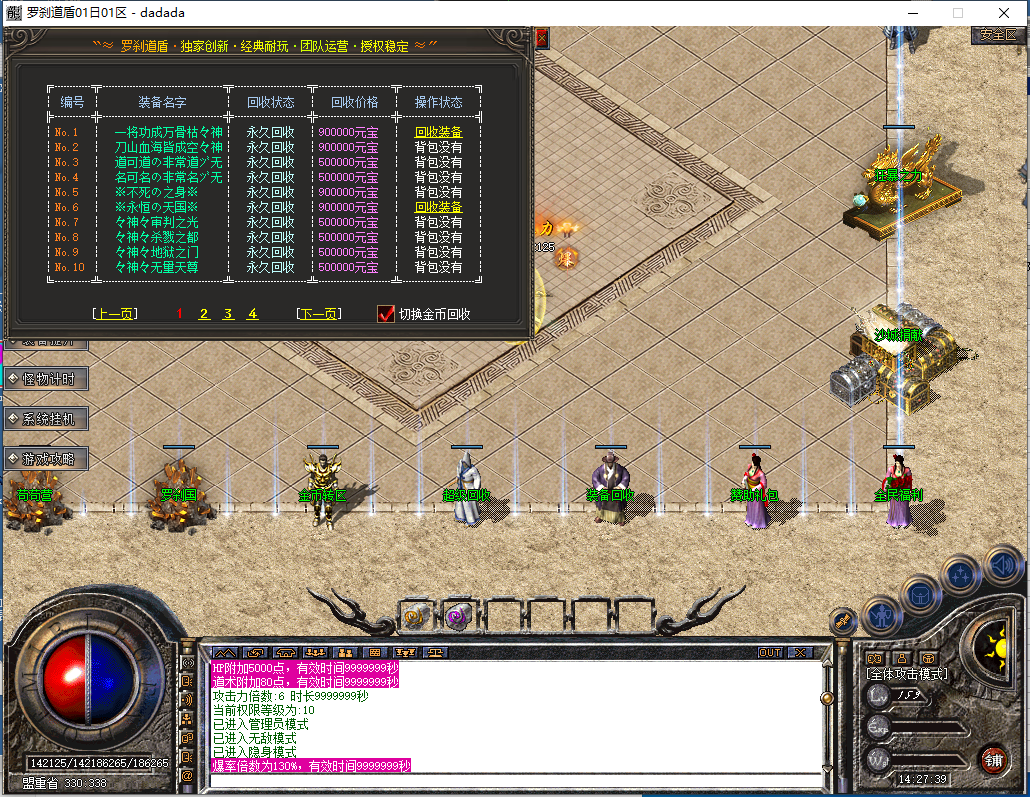The height and width of the screenshot is (797, 1030).
Task: Open the red 铺 shop button
Action: pyautogui.click(x=993, y=758)
